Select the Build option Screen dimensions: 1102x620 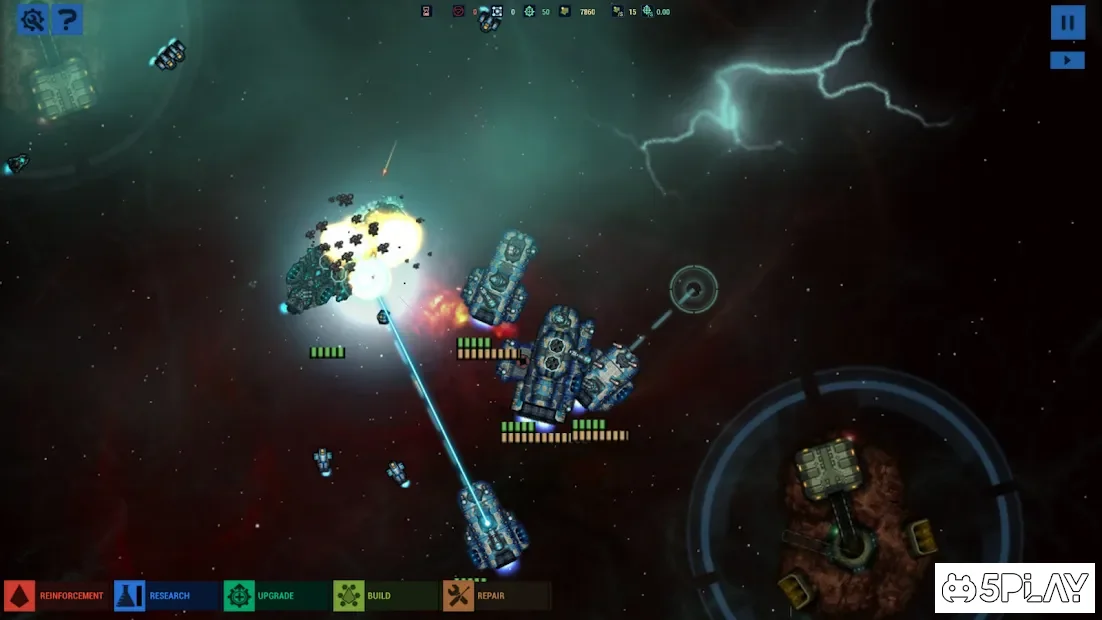click(x=384, y=596)
